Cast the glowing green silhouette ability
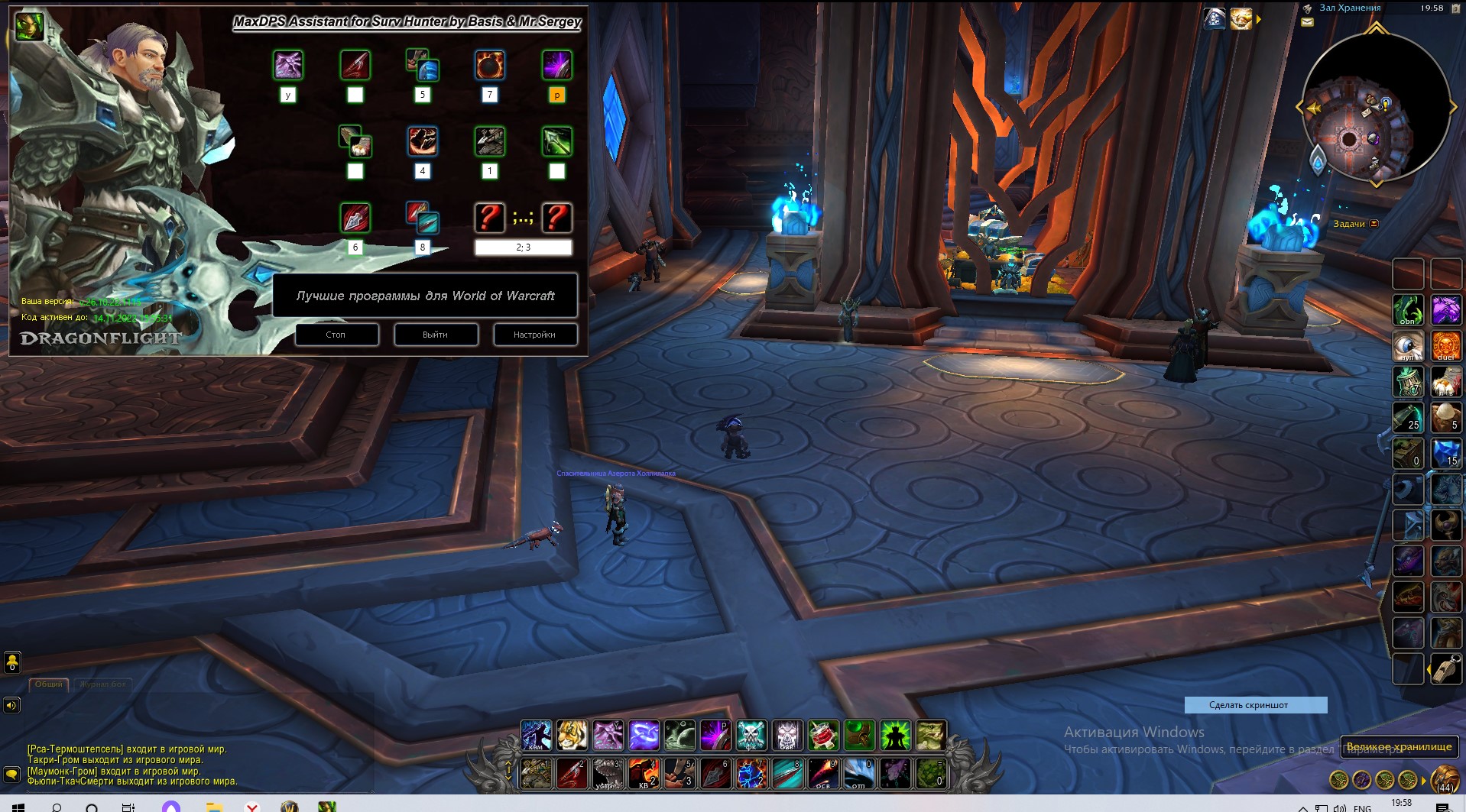This screenshot has height=812, width=1466. click(895, 735)
